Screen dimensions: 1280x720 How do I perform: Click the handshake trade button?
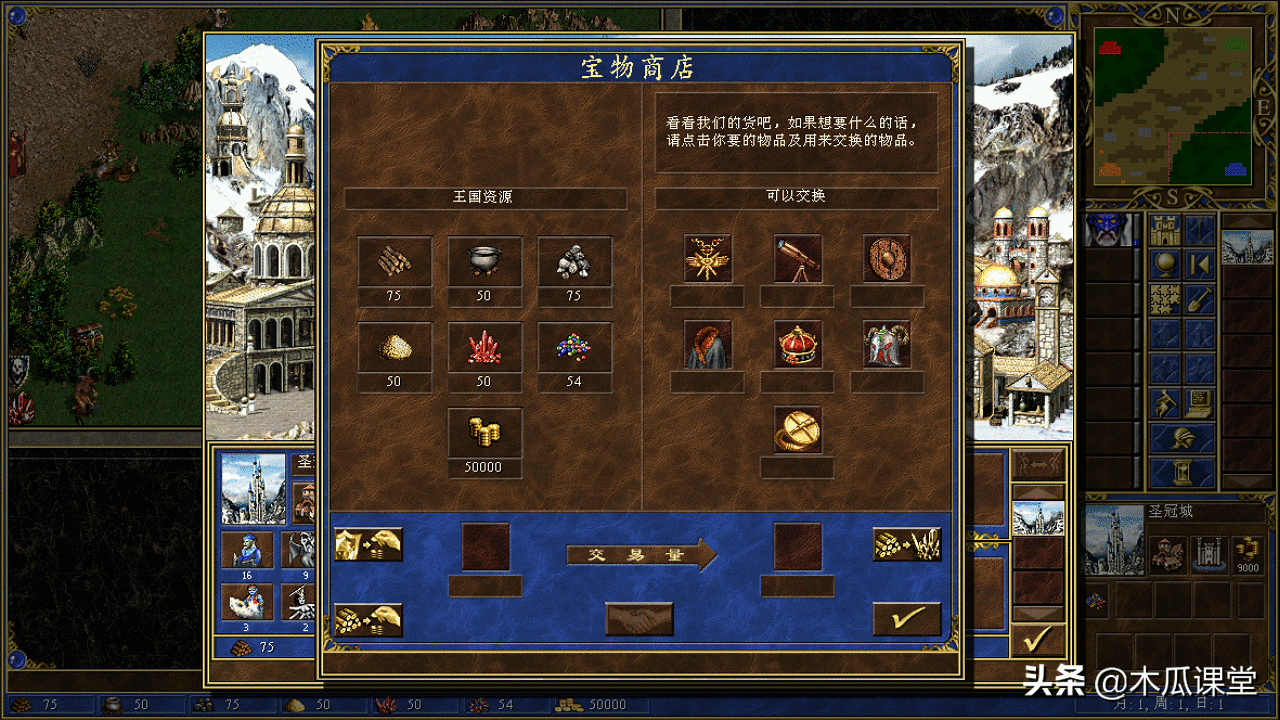point(637,619)
